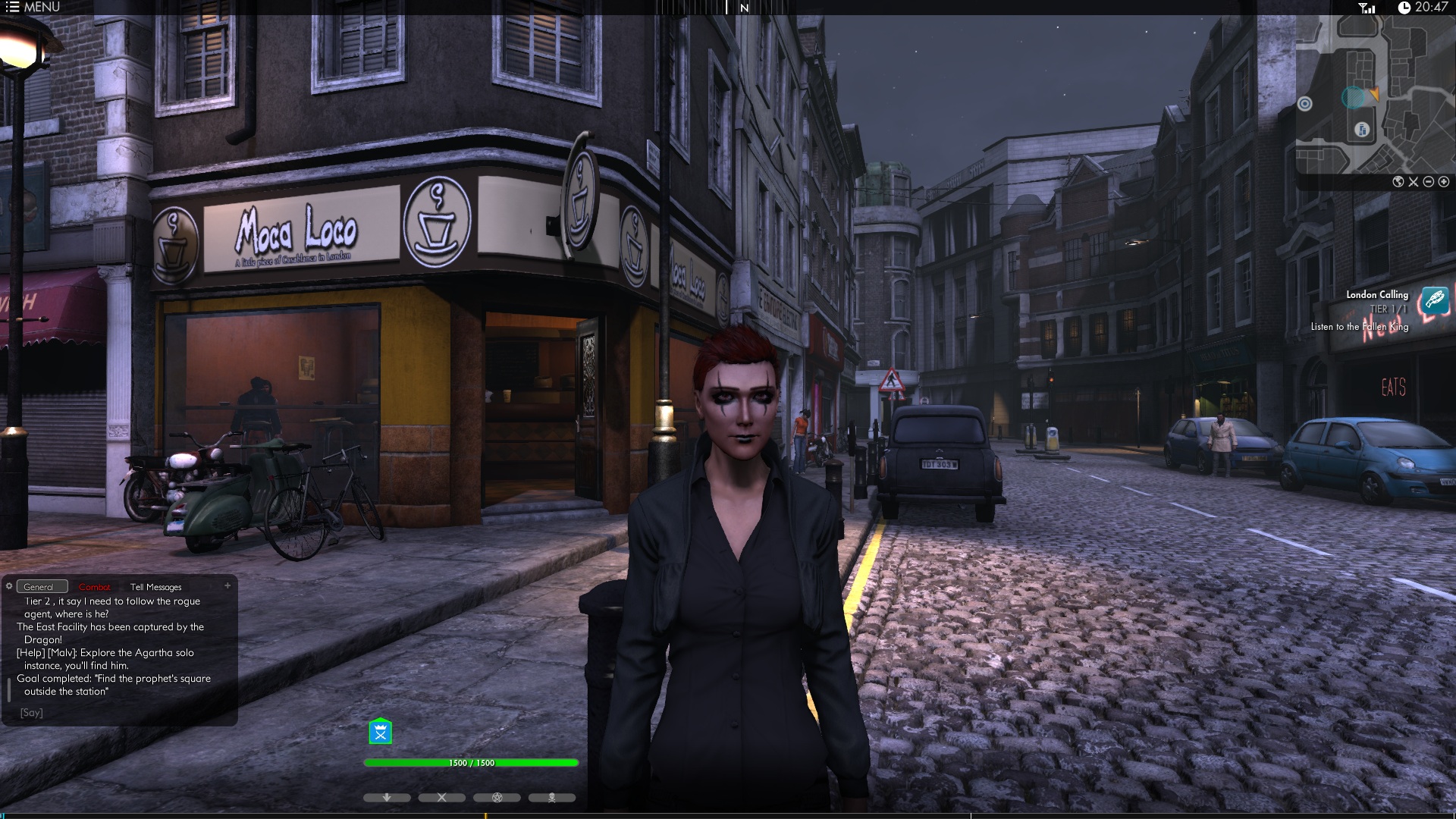The height and width of the screenshot is (819, 1456).
Task: Click the clock showing 20:47
Action: tap(1423, 8)
